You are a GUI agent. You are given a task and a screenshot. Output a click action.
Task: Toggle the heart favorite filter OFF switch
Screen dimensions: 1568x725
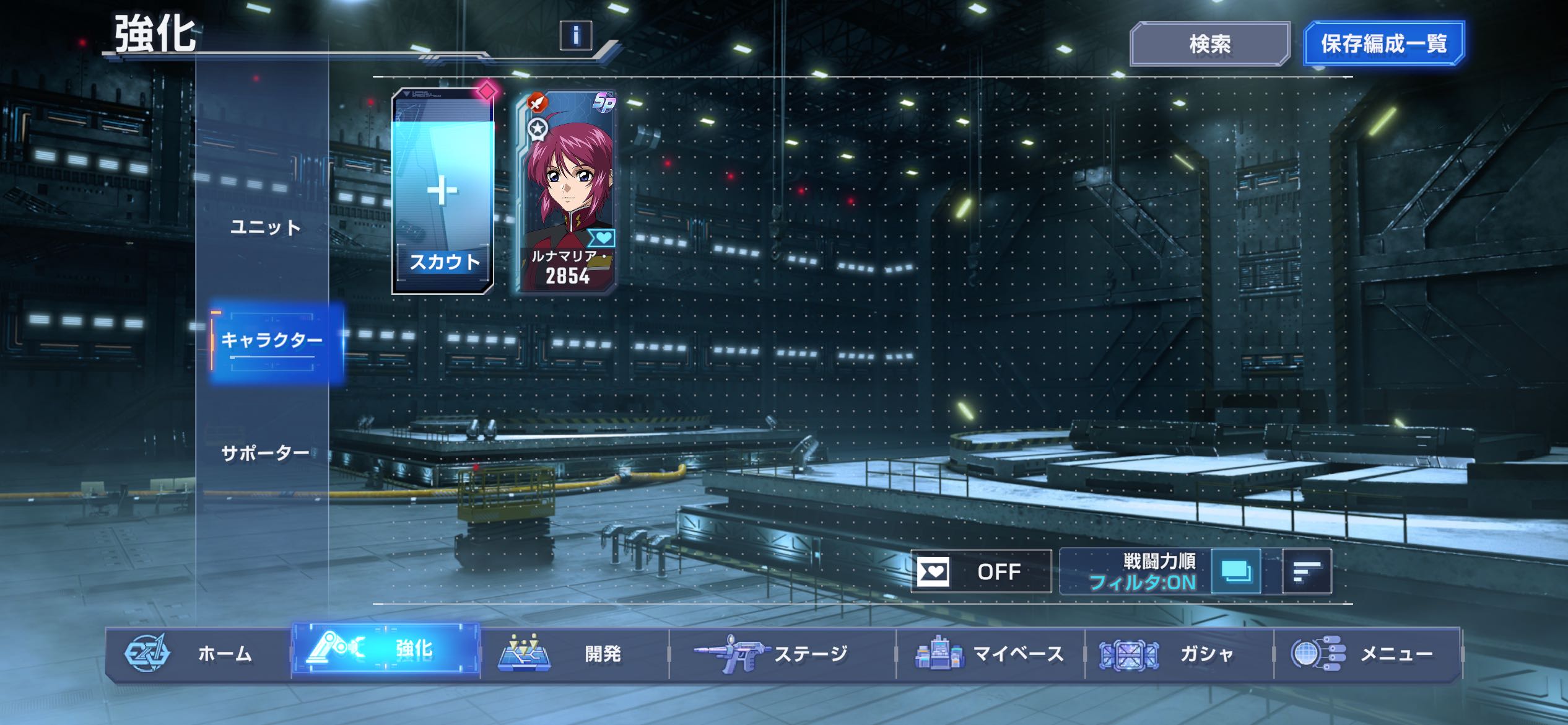coord(980,571)
